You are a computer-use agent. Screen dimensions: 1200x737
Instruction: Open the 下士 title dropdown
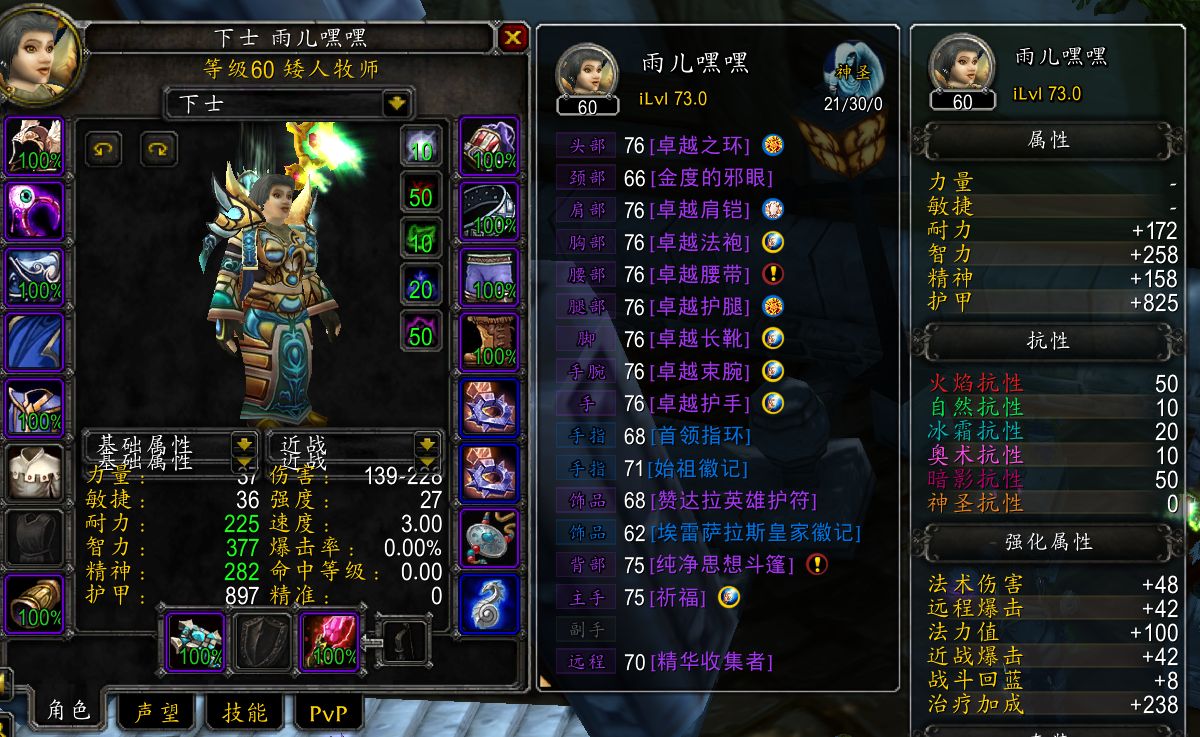click(397, 103)
